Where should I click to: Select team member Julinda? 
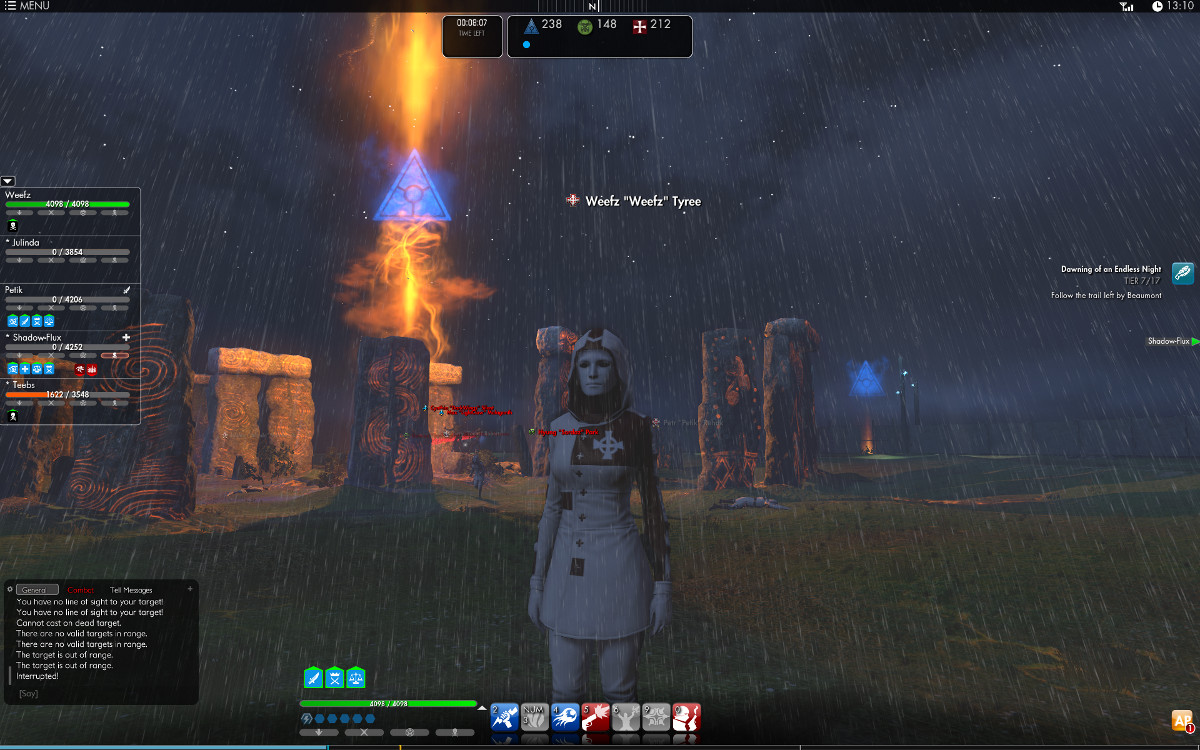[26, 242]
